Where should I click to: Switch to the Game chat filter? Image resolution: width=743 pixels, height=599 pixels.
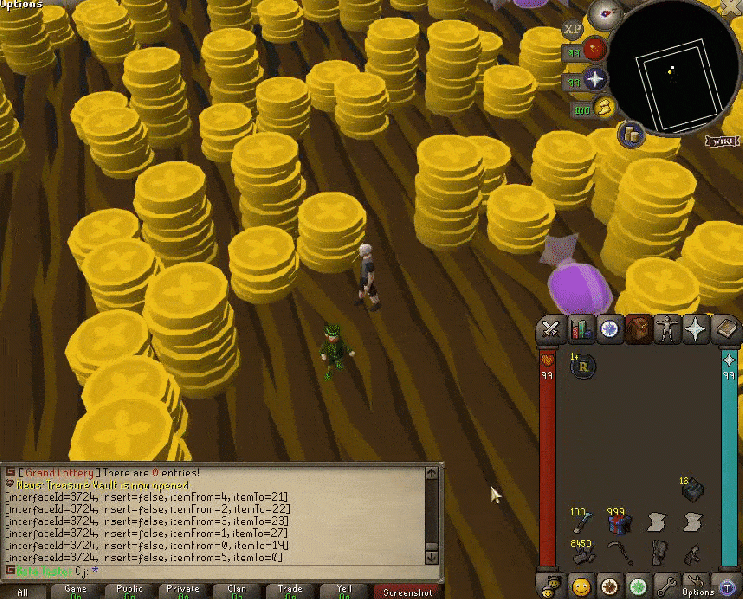[75, 591]
